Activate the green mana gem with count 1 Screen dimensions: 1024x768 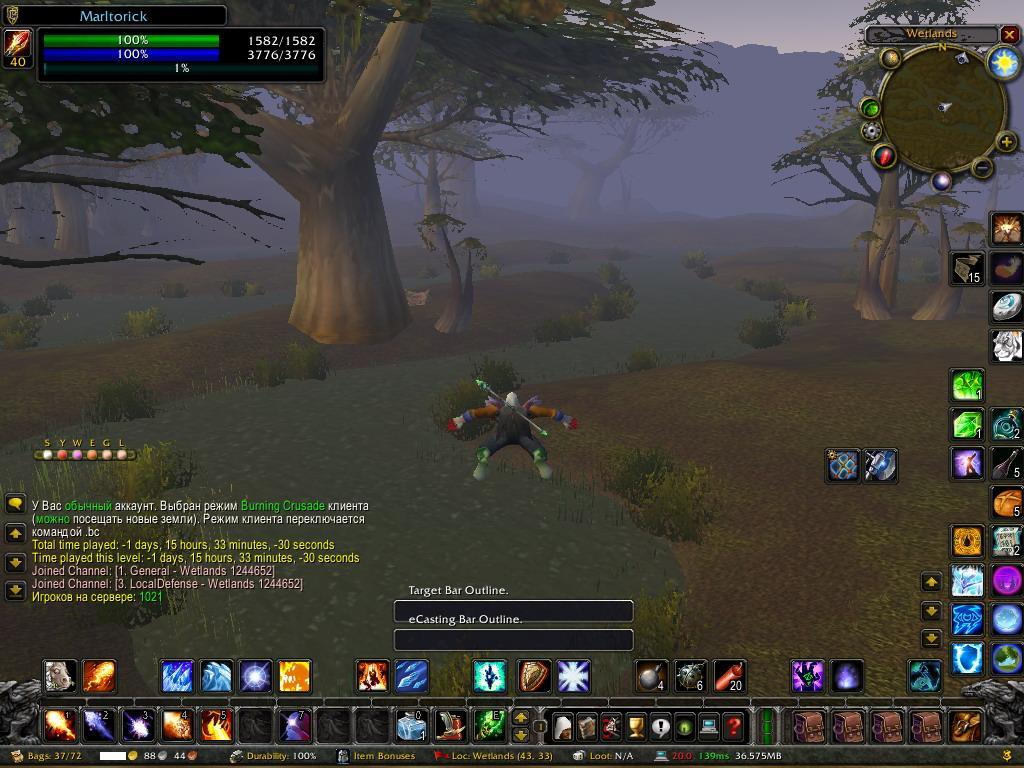967,385
